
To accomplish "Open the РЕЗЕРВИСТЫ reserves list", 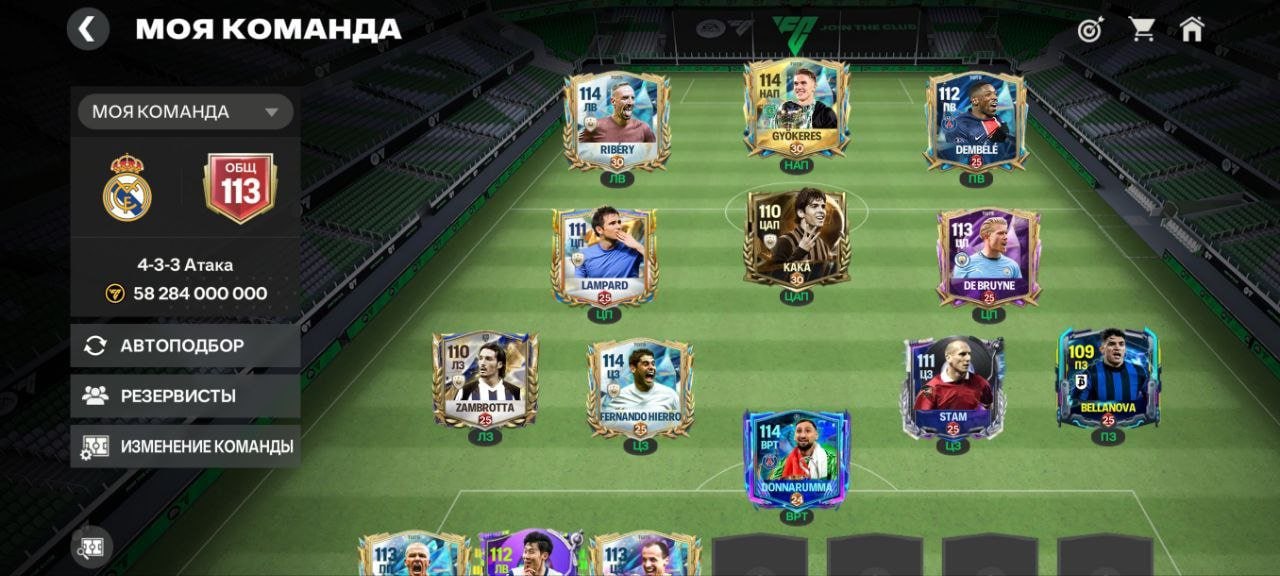I will (186, 395).
